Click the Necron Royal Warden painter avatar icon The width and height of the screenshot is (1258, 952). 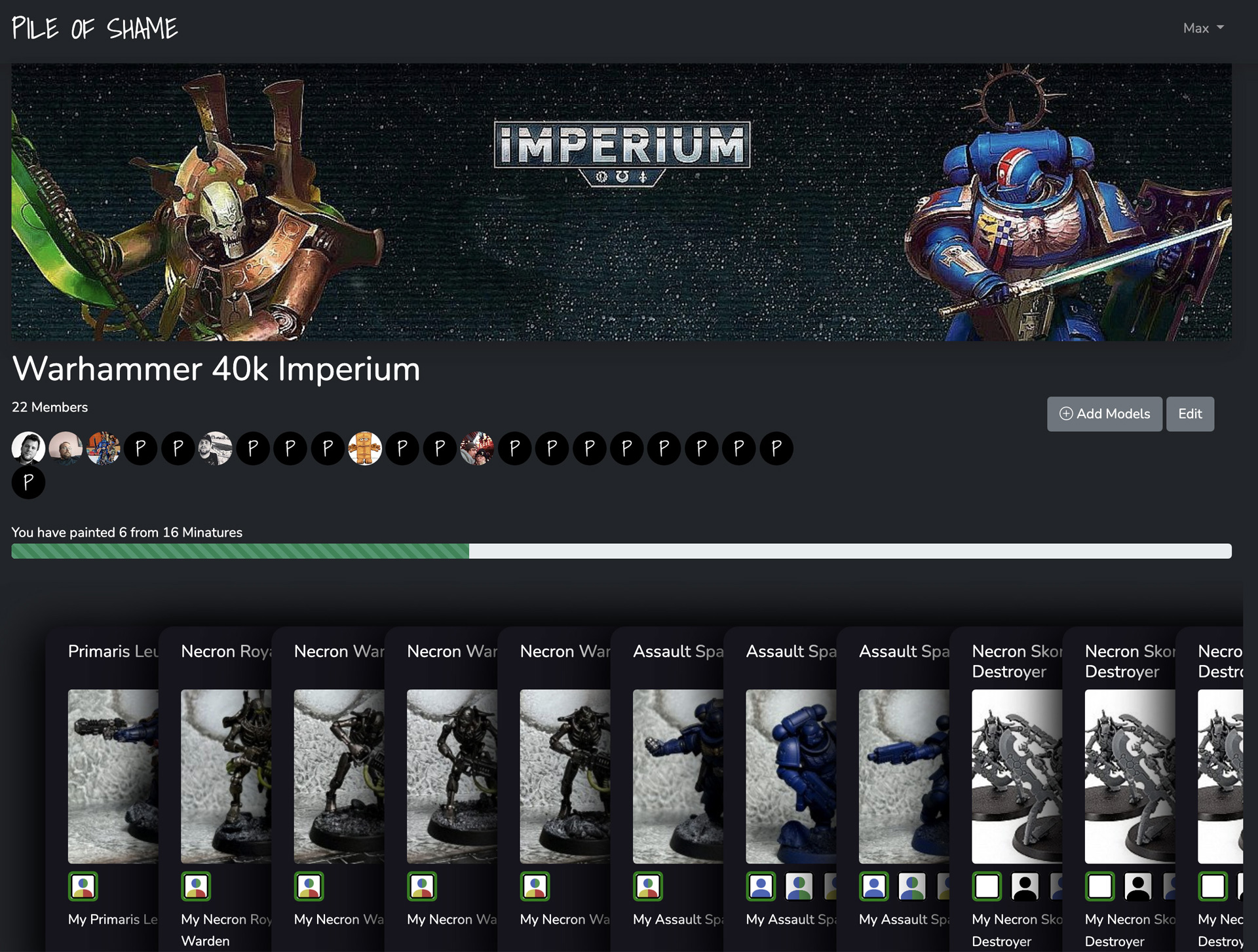tap(196, 886)
